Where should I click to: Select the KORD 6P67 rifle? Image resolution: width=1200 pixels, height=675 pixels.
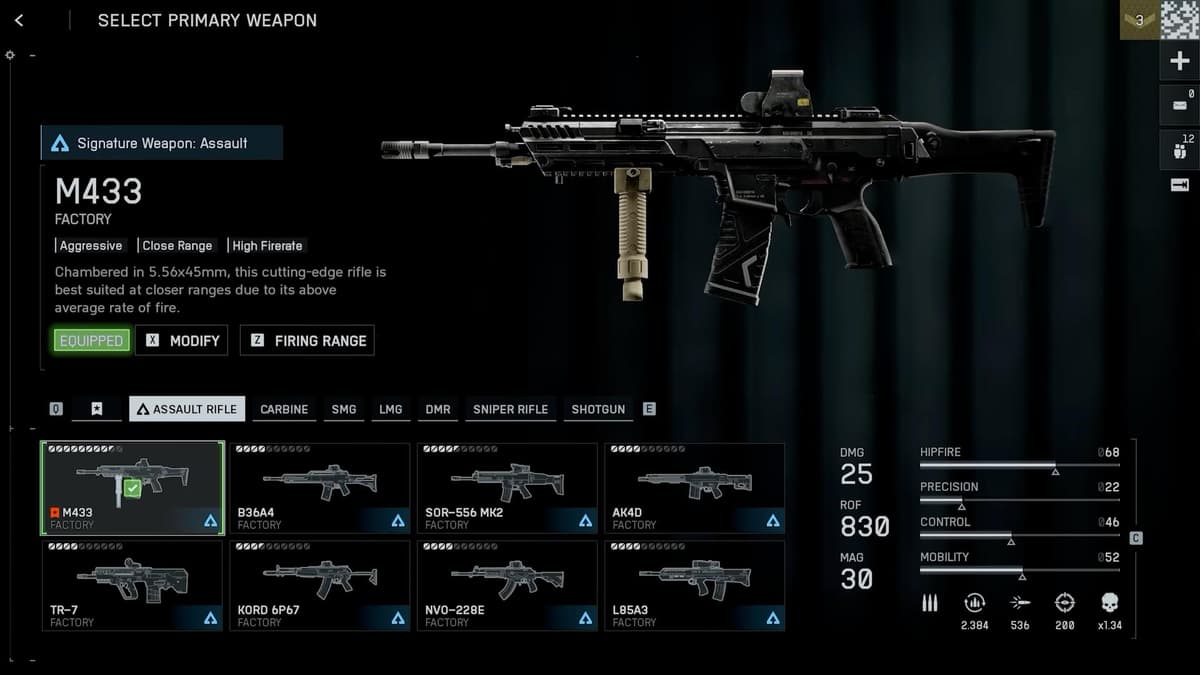point(319,585)
